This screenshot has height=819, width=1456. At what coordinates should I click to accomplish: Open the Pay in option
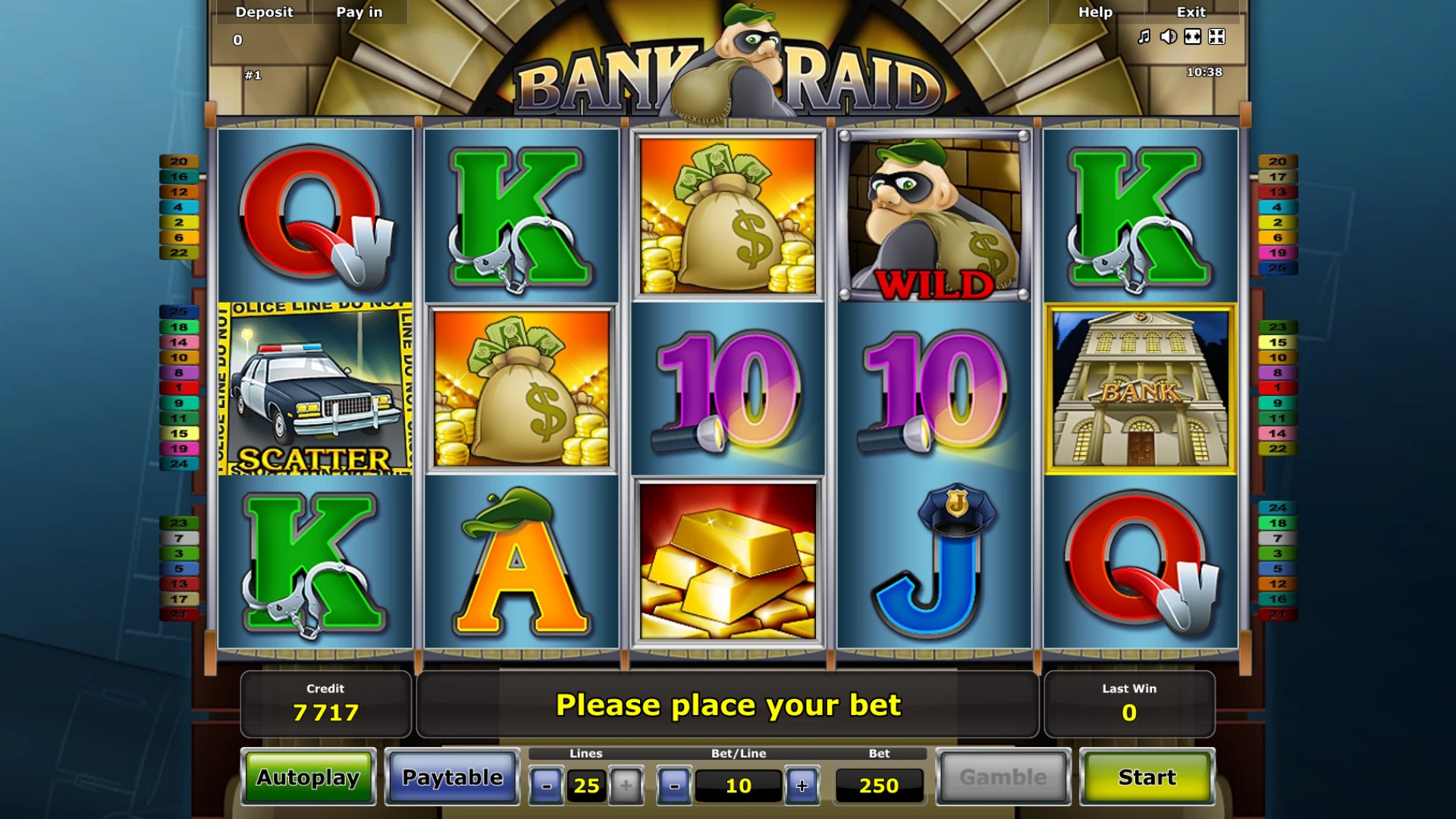point(359,12)
